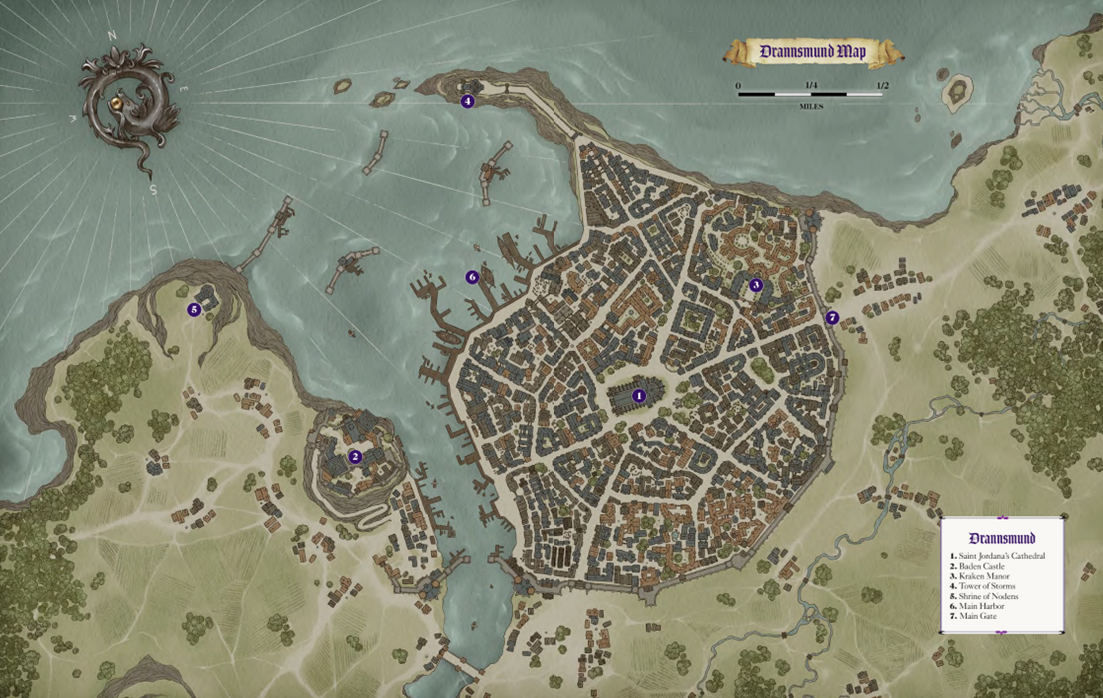Select marker 6 in the Main Harbor
This screenshot has width=1103, height=698.
[x=472, y=277]
